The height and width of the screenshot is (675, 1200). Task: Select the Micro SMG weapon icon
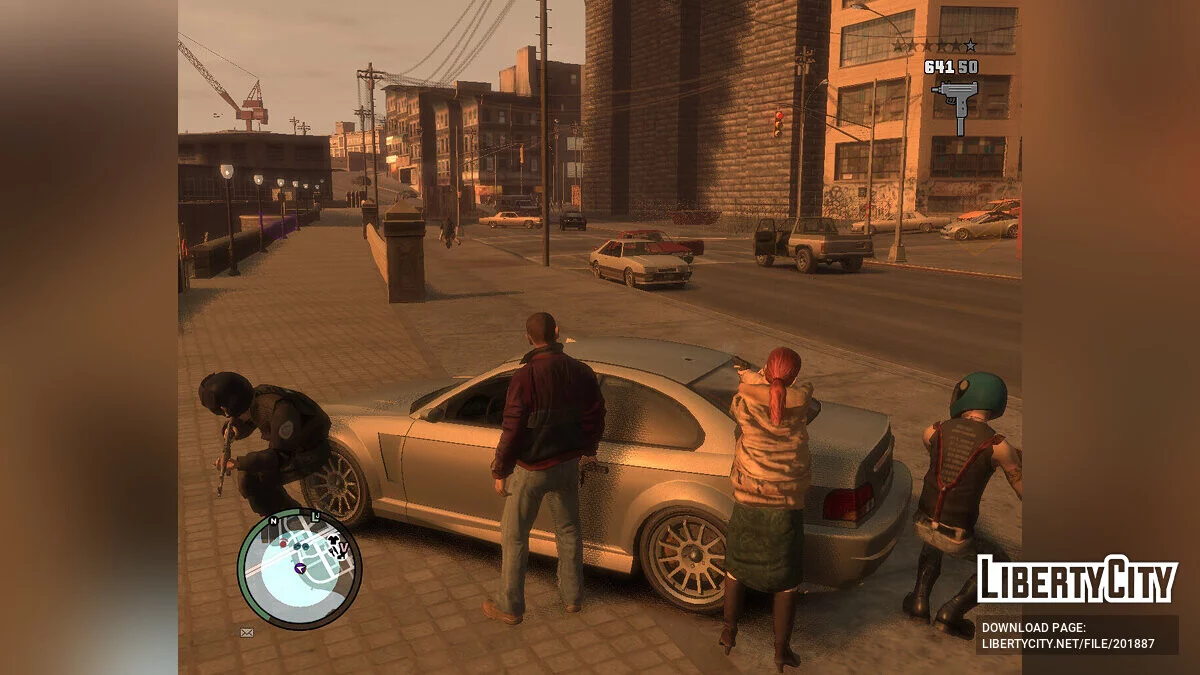[955, 103]
